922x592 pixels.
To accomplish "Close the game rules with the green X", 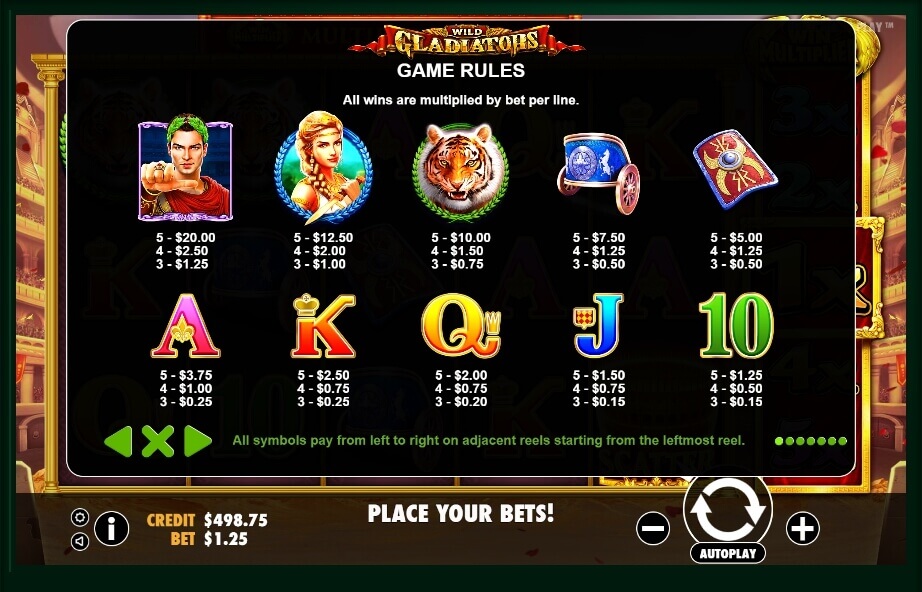I will click(x=157, y=441).
